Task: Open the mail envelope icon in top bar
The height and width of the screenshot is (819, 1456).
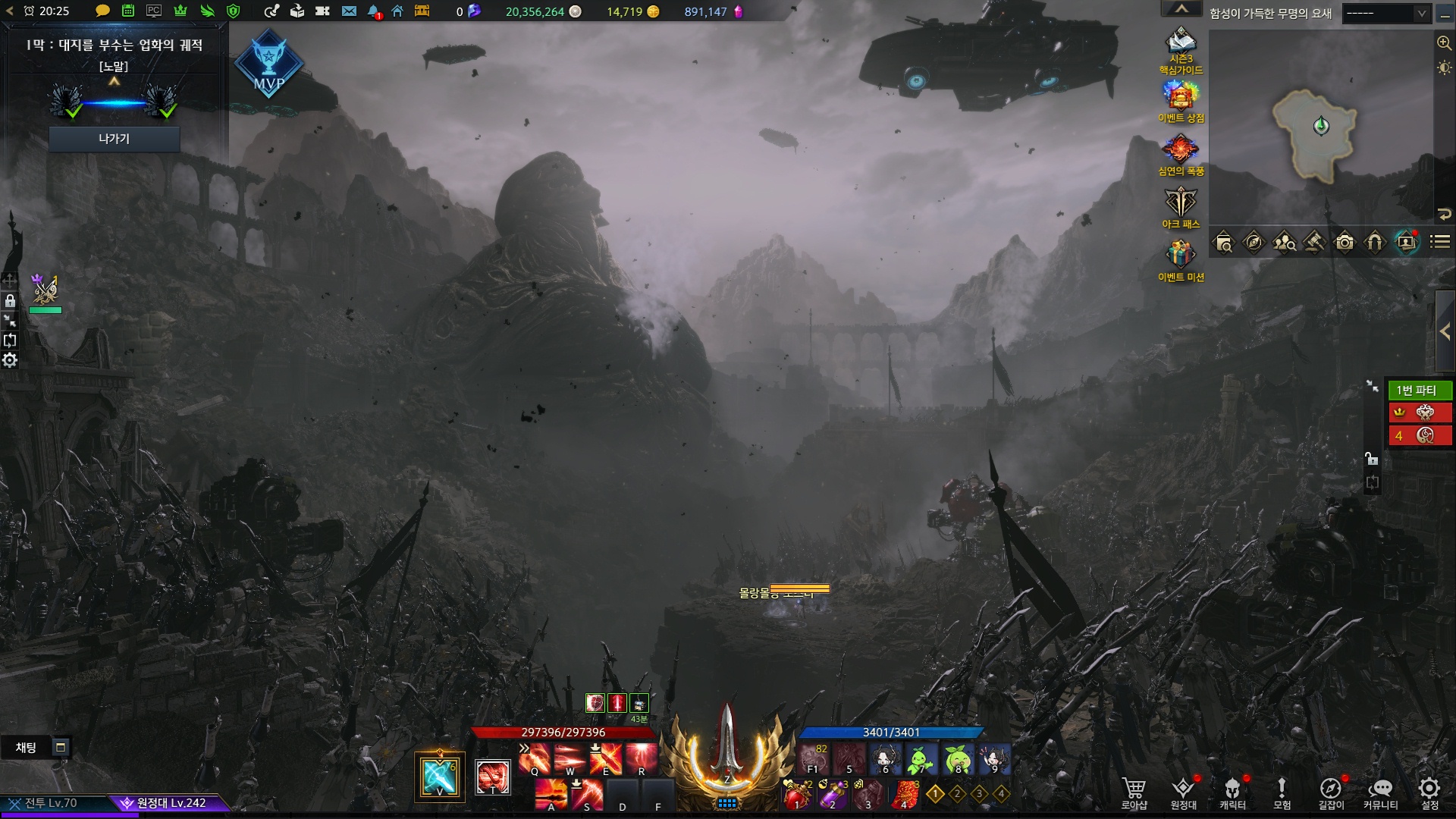Action: point(349,11)
